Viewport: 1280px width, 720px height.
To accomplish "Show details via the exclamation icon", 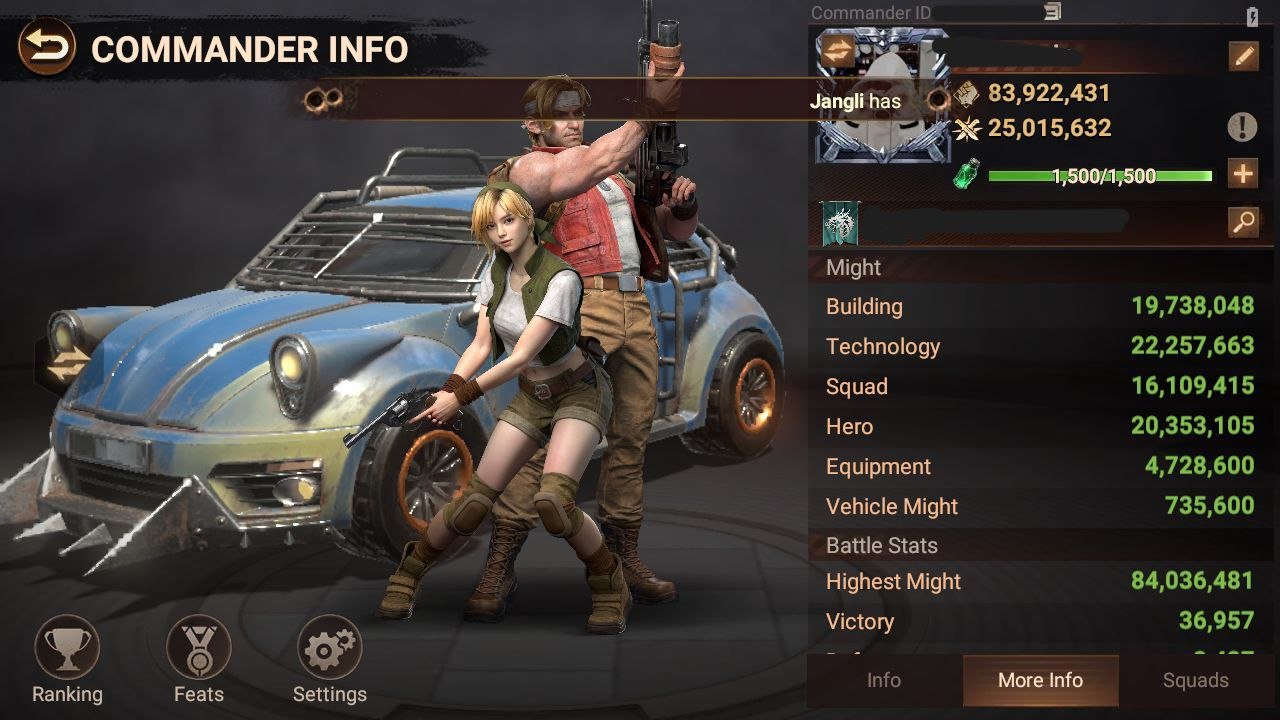I will coord(1242,127).
